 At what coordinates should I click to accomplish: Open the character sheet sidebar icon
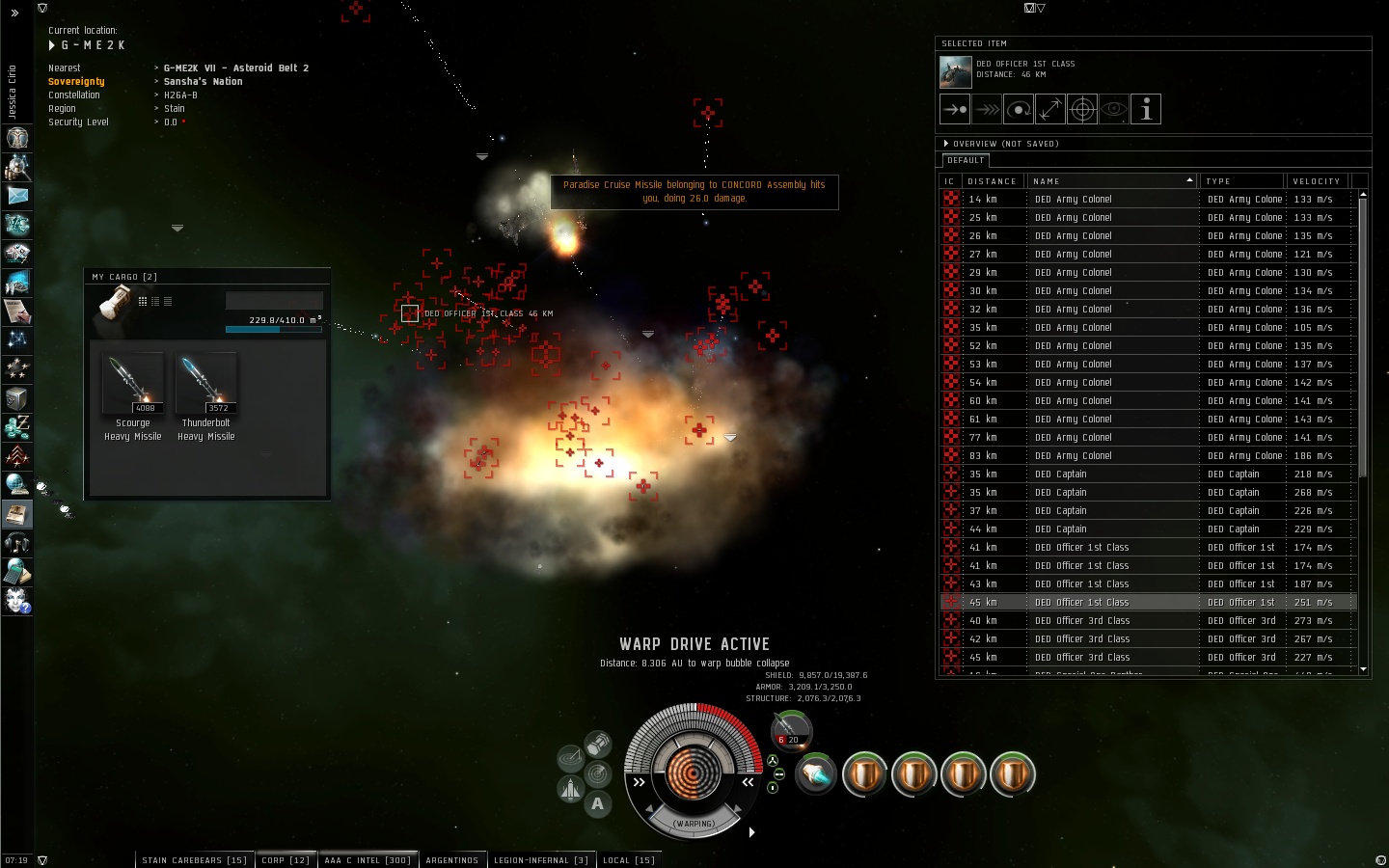pyautogui.click(x=17, y=167)
